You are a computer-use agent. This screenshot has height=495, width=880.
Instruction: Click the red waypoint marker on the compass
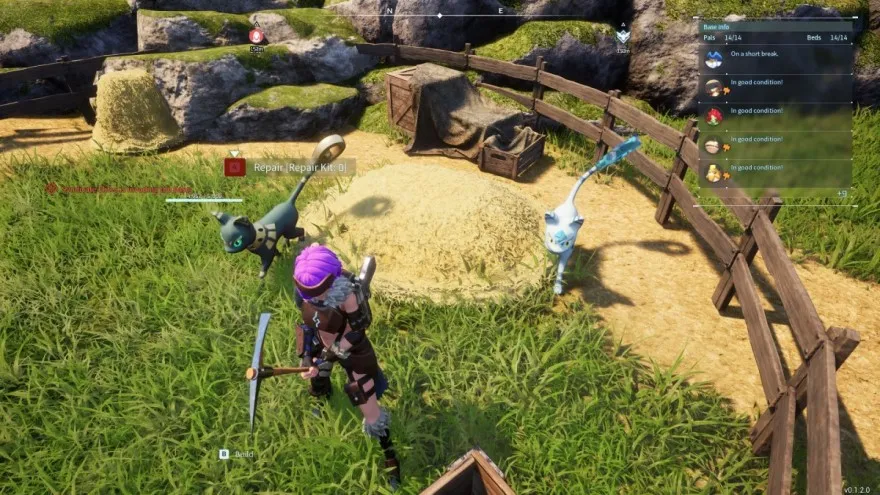[256, 36]
